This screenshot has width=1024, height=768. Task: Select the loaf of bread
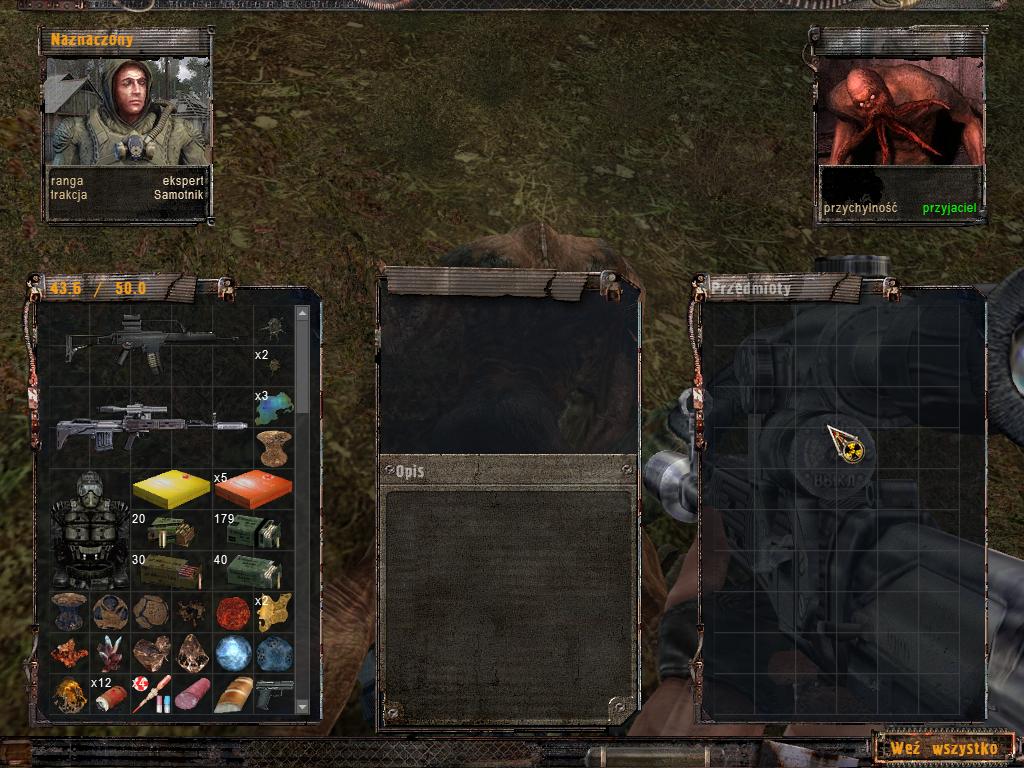point(232,694)
